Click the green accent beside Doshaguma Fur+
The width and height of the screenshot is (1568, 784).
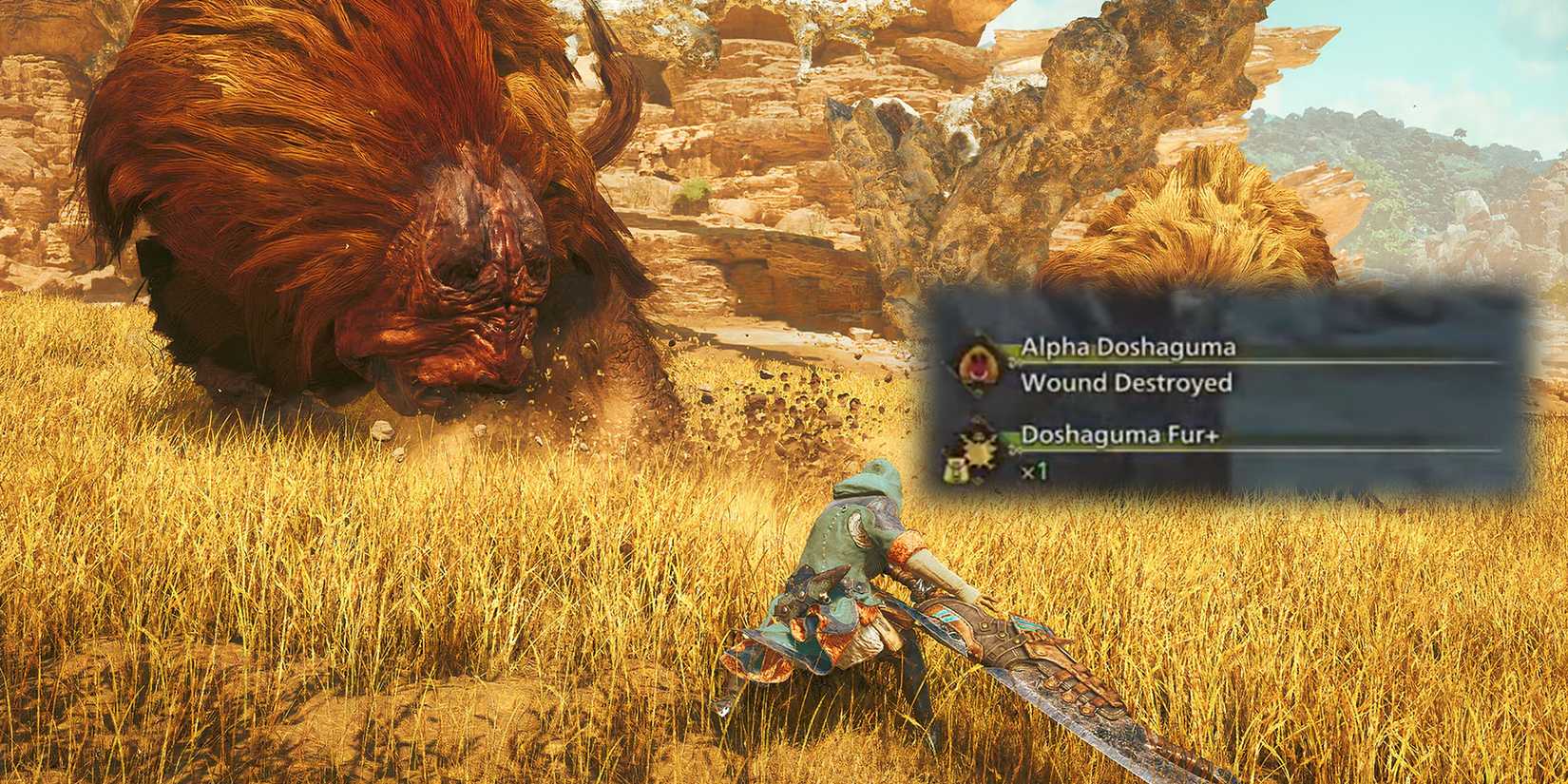tap(1008, 437)
